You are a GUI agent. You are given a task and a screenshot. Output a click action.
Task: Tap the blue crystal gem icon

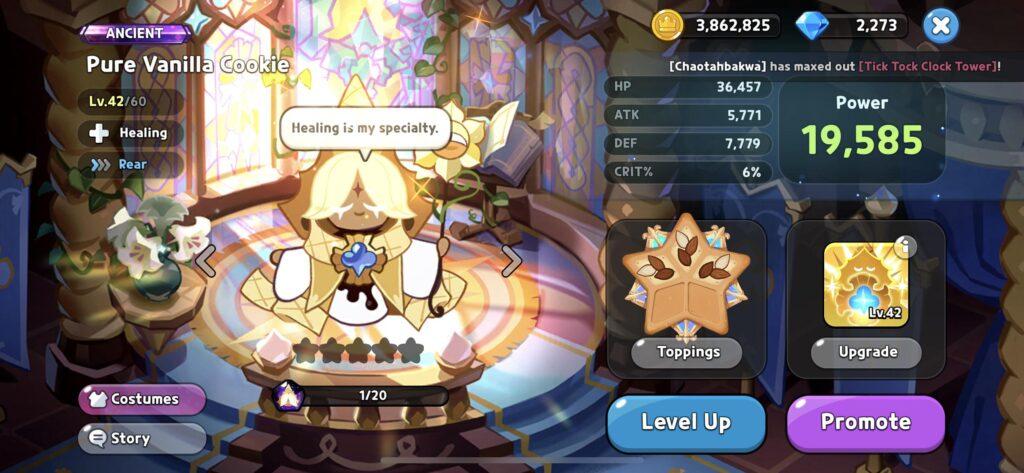point(811,25)
